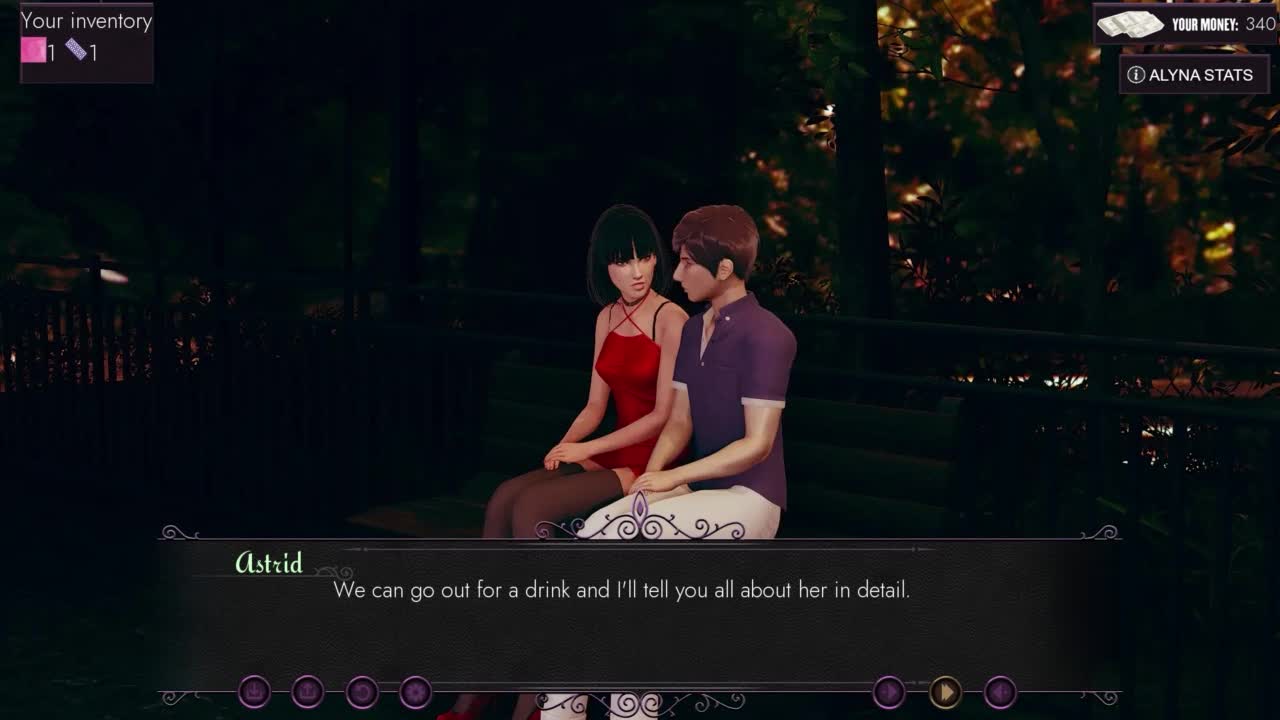This screenshot has height=720, width=1280.
Task: Toggle the gold fast-forward skip button
Action: coord(945,691)
